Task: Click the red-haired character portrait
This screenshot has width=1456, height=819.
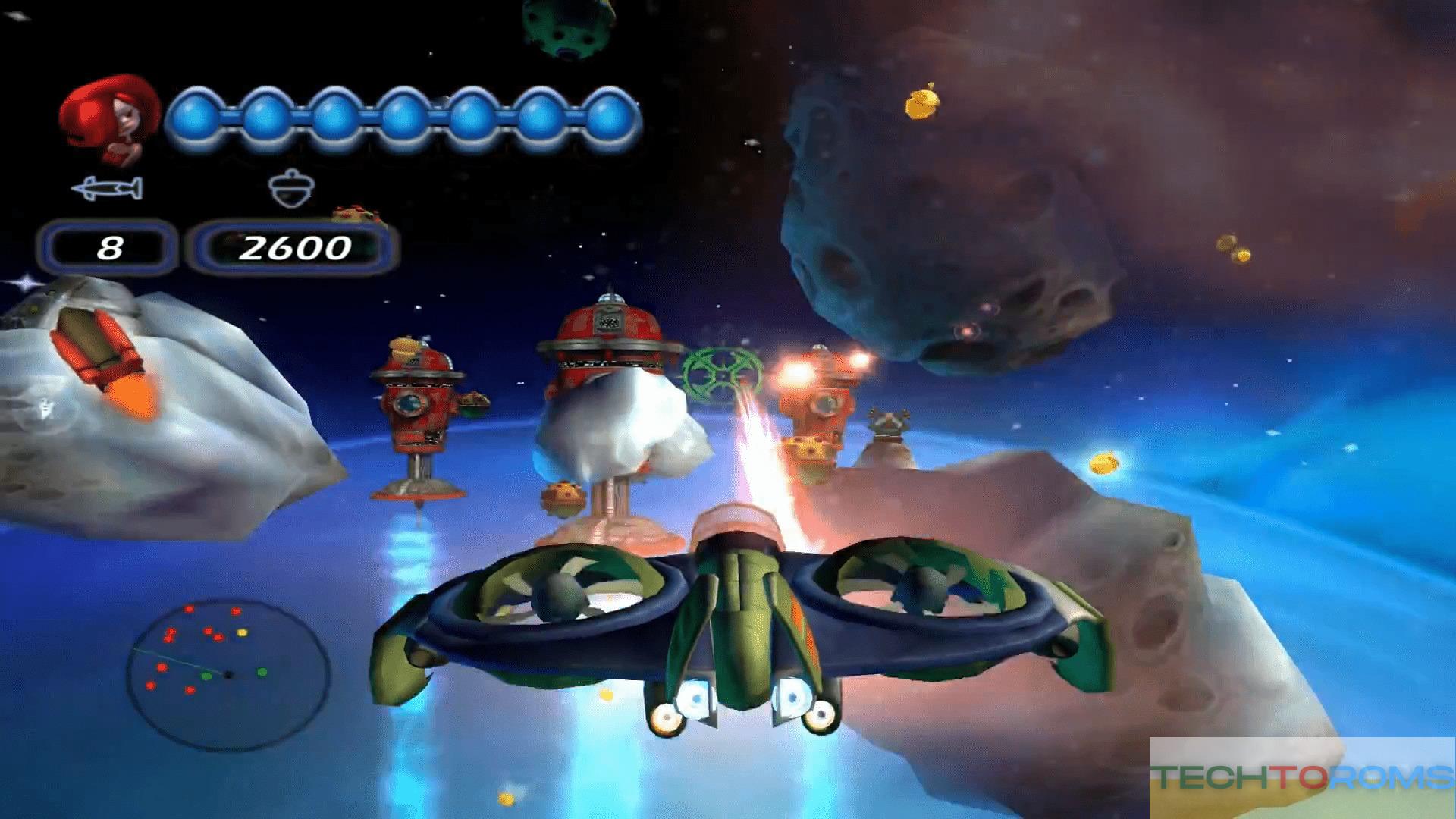Action: (110, 118)
